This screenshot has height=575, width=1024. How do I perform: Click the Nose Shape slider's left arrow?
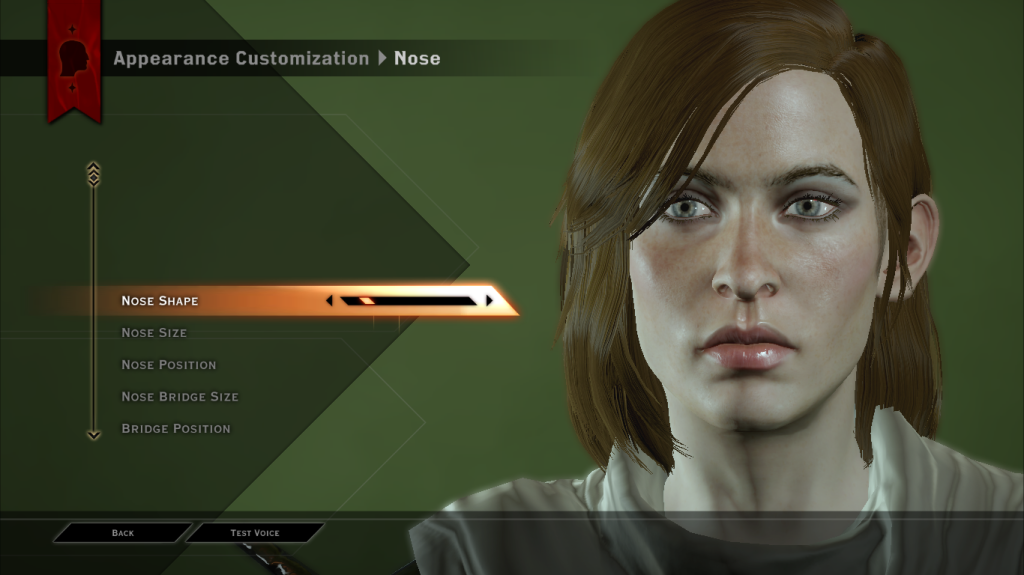330,300
